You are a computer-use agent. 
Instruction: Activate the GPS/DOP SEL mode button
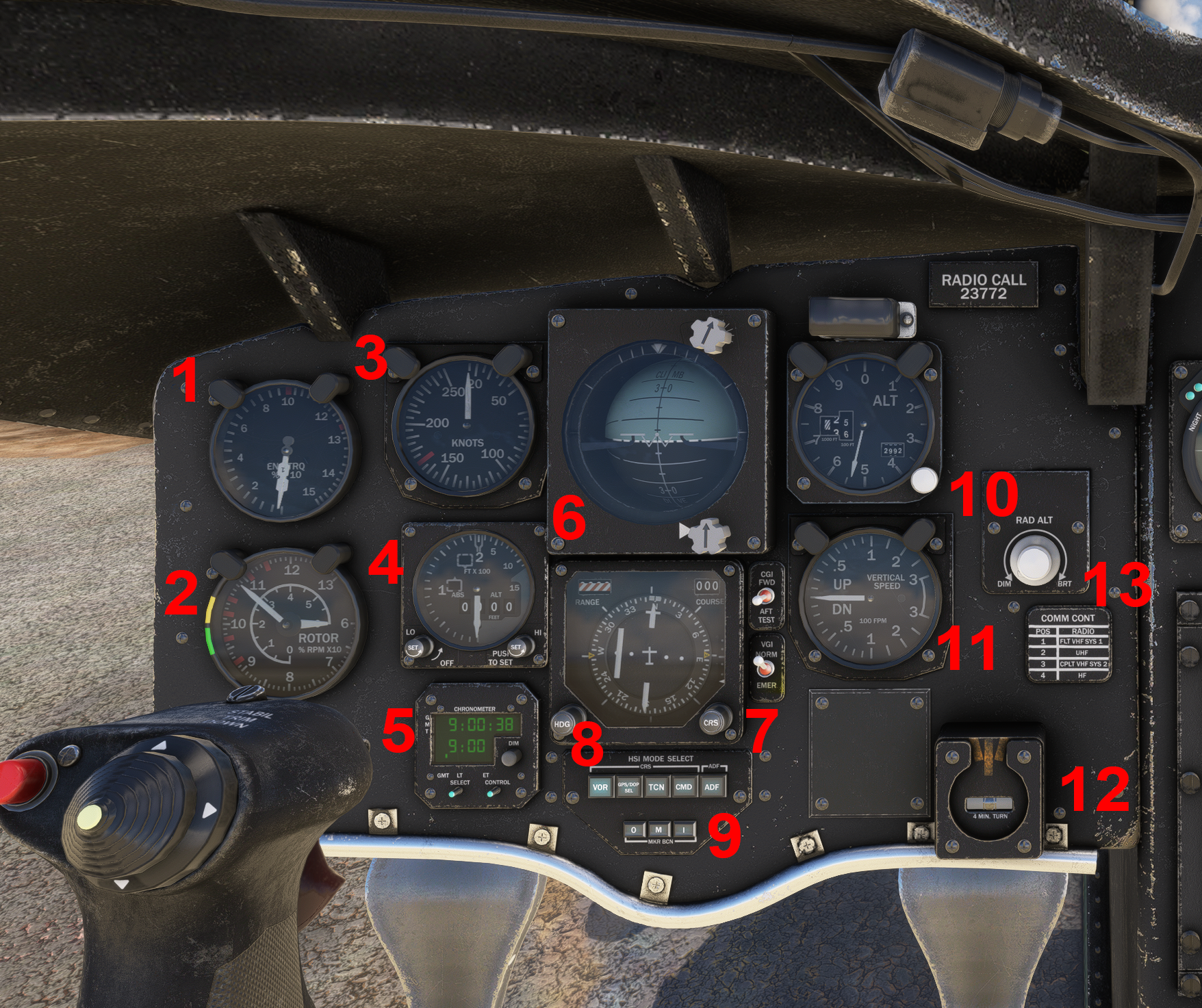click(x=628, y=787)
